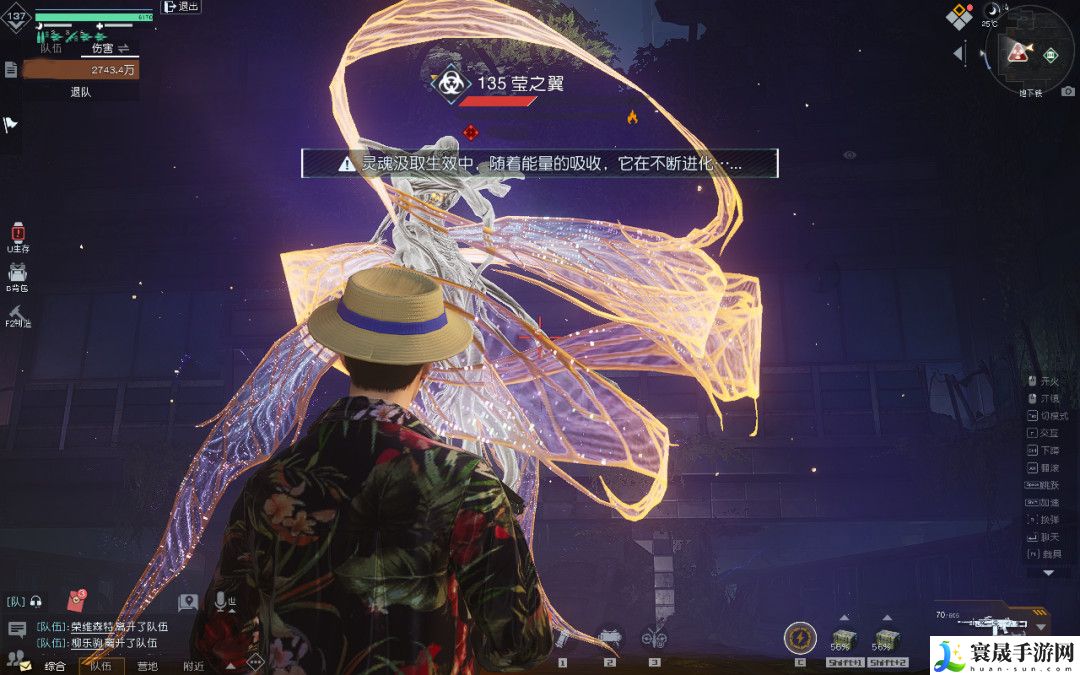Viewport: 1080px width, 675px height.
Task: Open the circular minimap
Action: click(1029, 50)
